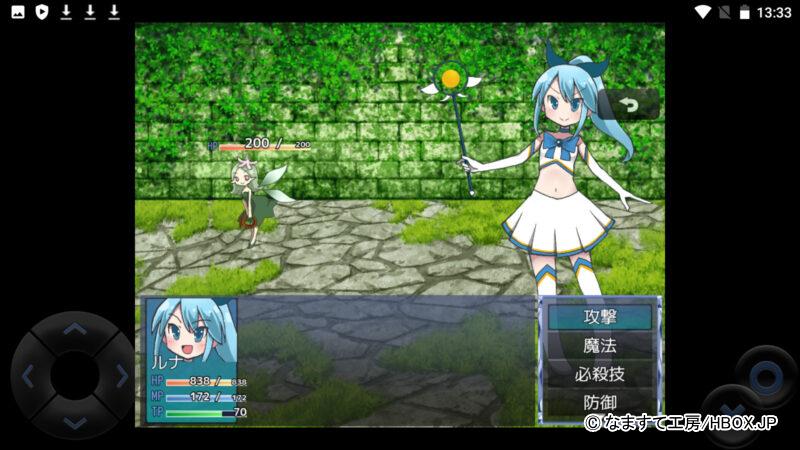Tap the back arrow button
The image size is (800, 450).
629,104
